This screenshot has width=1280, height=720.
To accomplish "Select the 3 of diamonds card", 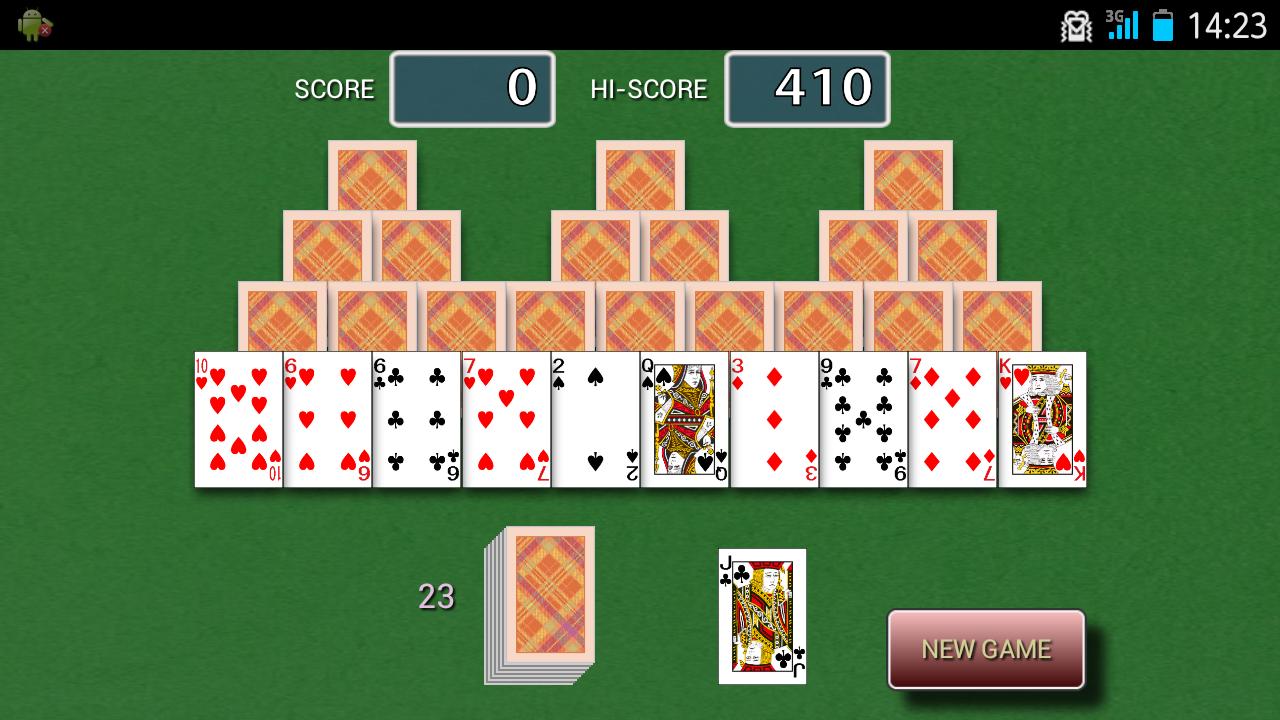I will [x=775, y=420].
